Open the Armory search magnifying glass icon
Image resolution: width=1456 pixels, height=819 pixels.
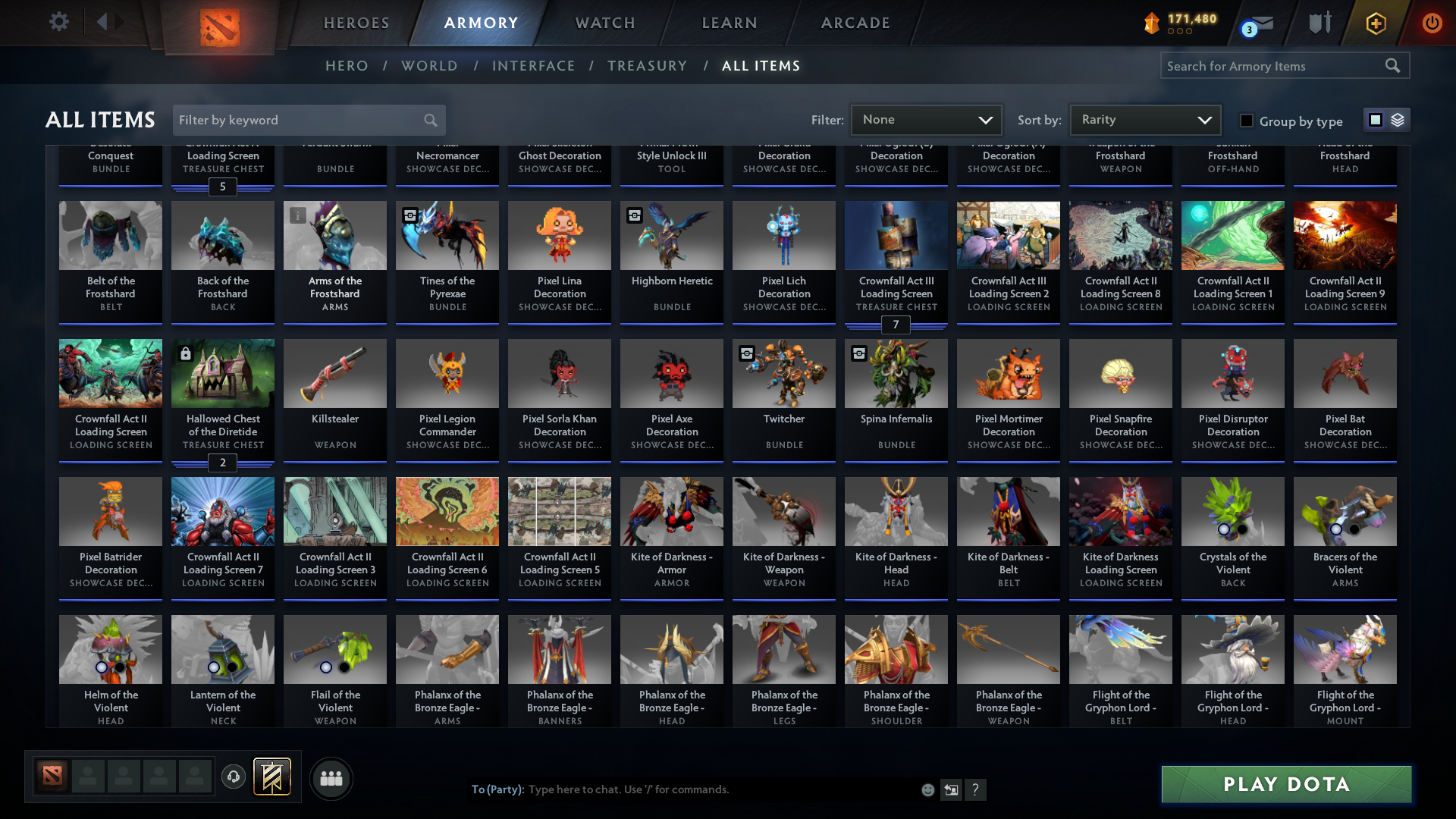click(x=1393, y=65)
